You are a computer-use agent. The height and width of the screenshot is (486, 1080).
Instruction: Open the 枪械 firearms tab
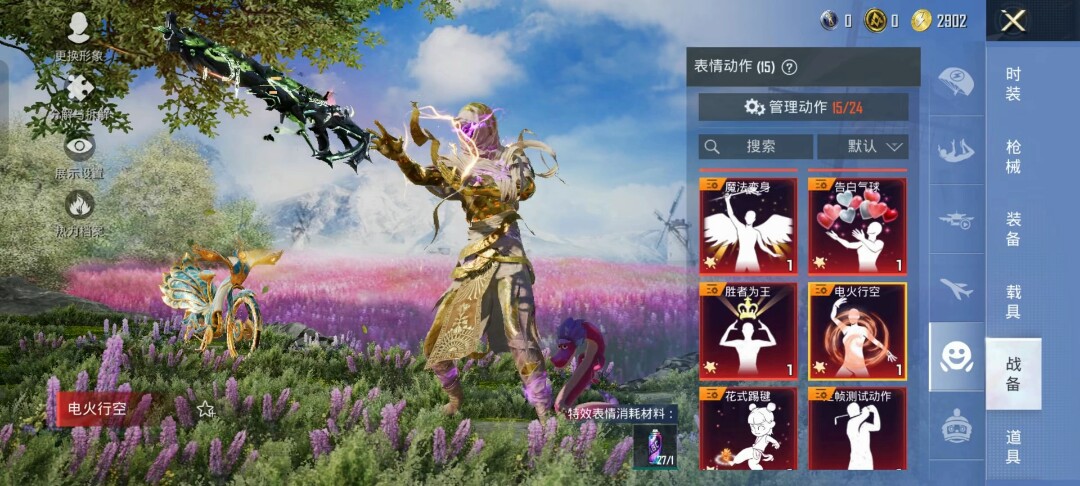[x=1013, y=157]
